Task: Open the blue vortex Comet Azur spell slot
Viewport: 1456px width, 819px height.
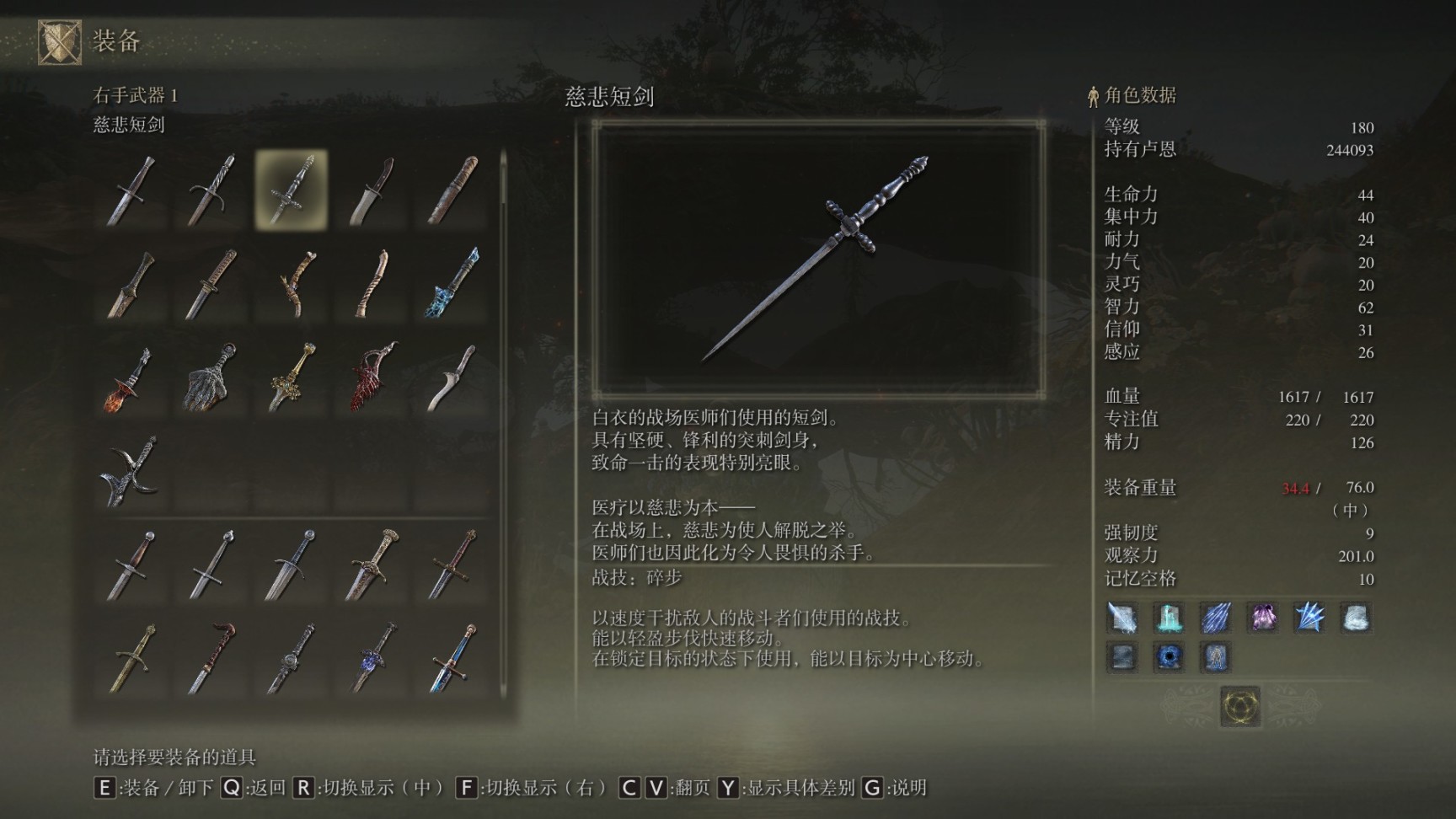Action: [x=1170, y=659]
